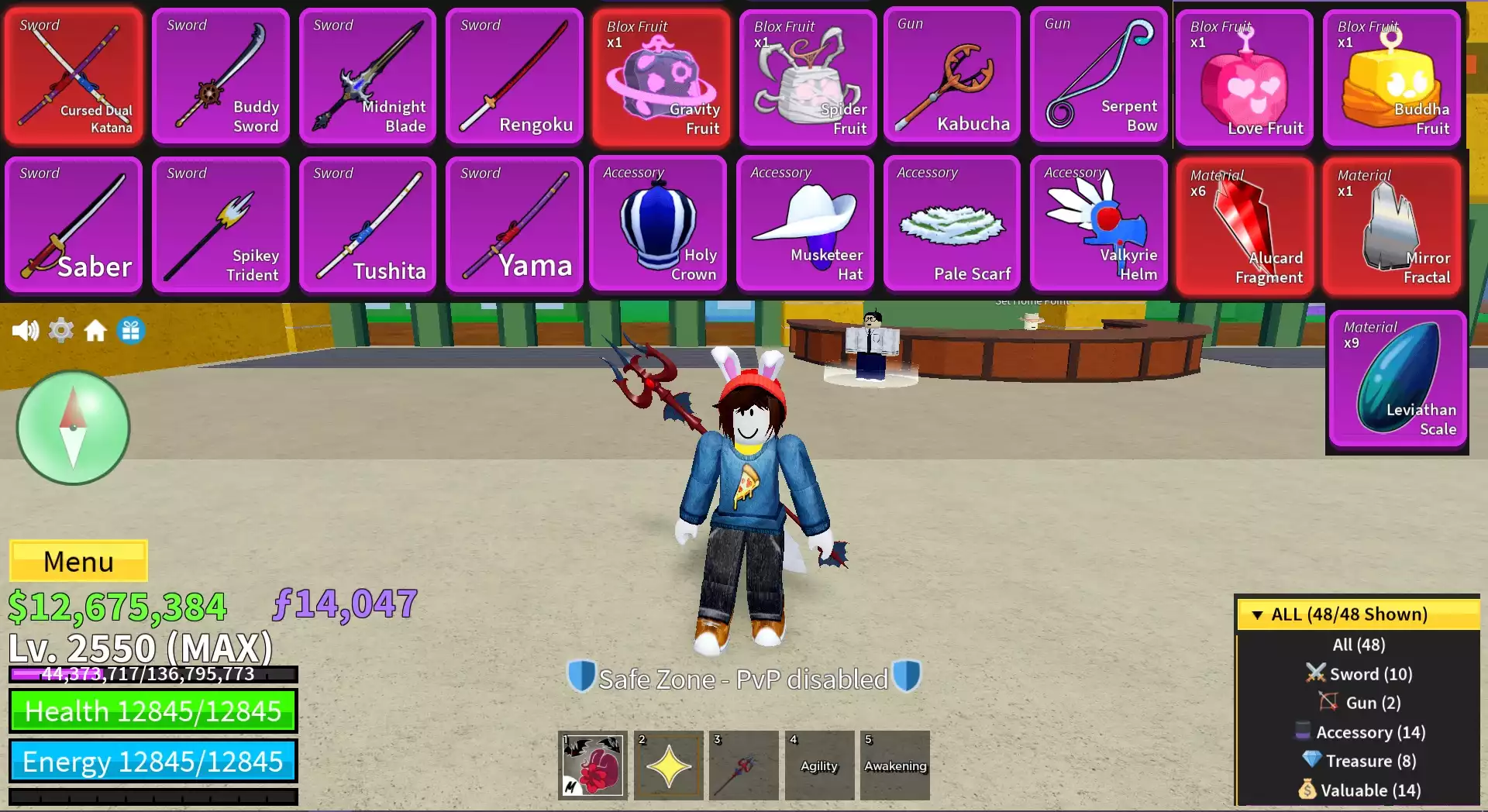The width and height of the screenshot is (1488, 812).
Task: Mute the game sound icon
Action: pyautogui.click(x=26, y=329)
